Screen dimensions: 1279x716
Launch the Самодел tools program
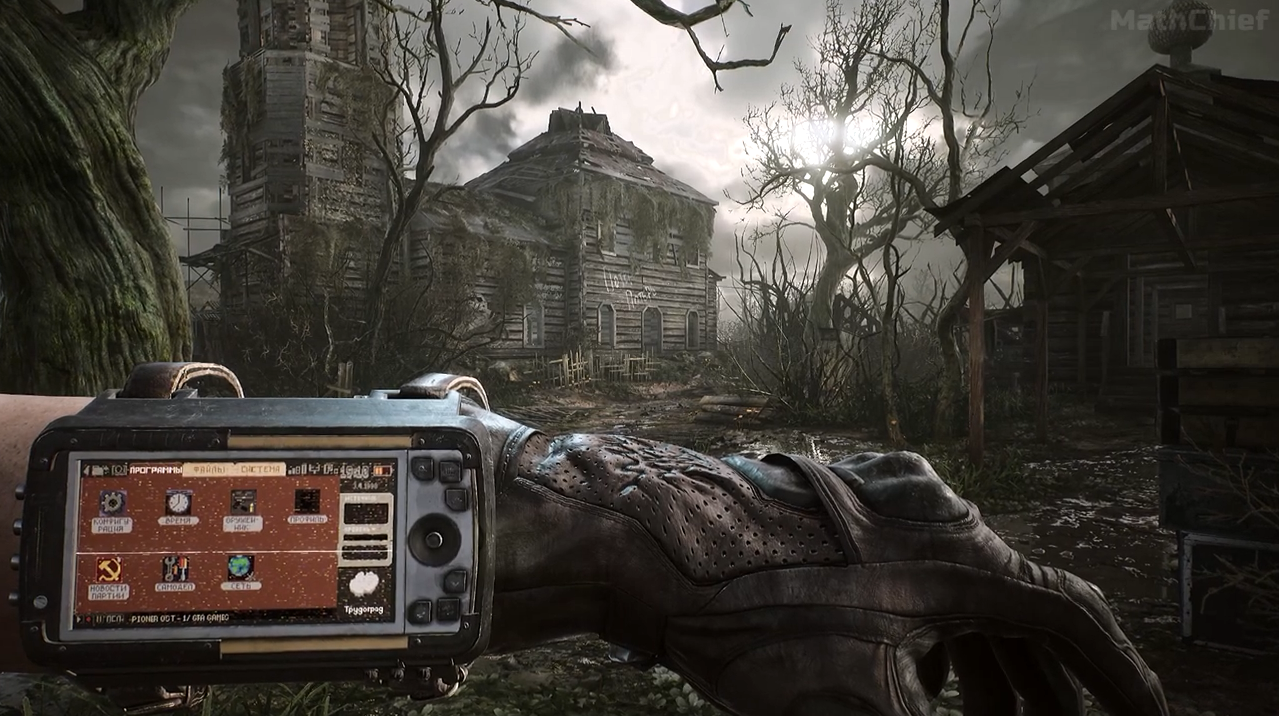click(176, 569)
